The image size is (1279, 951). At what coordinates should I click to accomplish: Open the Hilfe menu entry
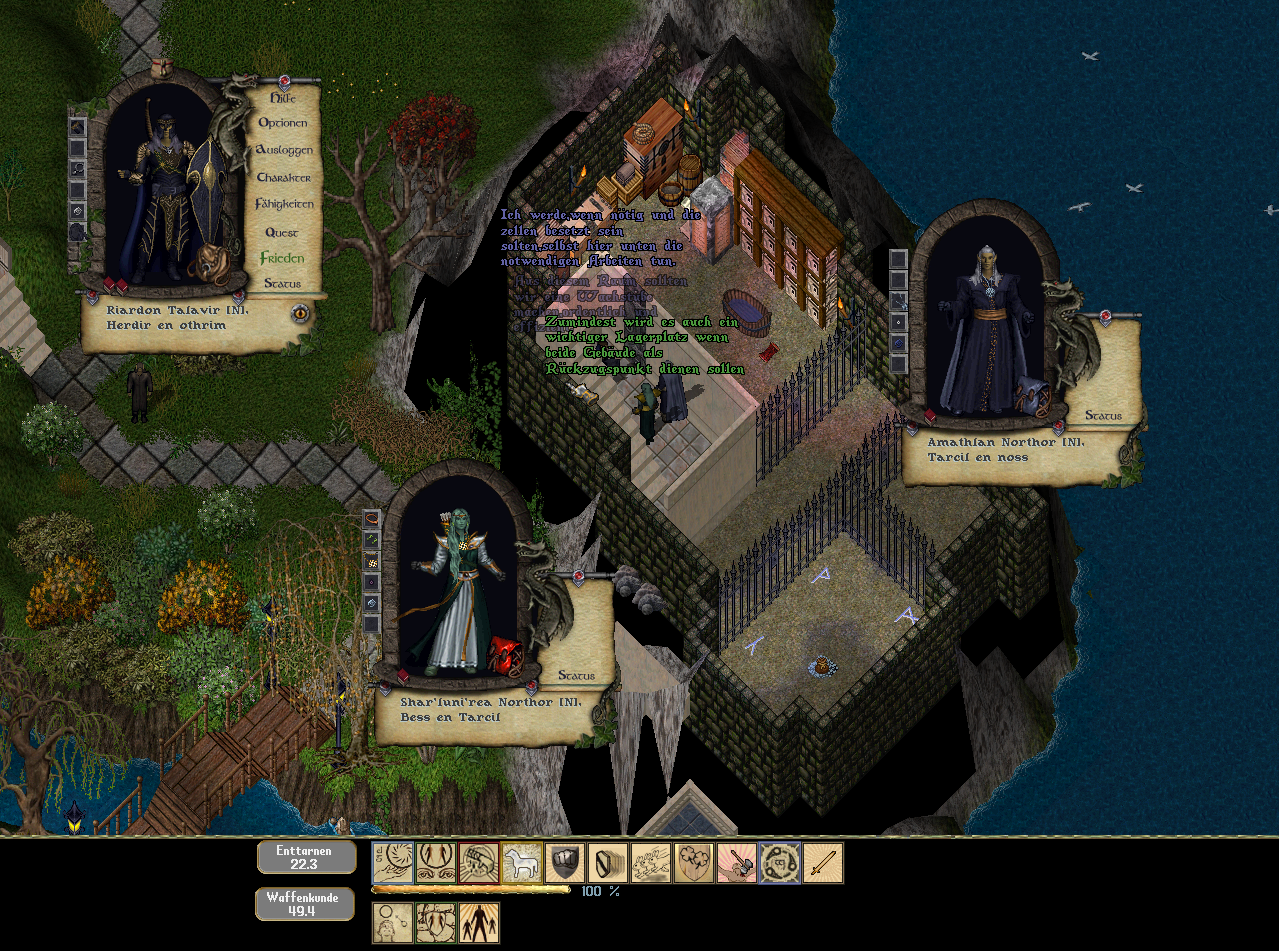point(285,98)
